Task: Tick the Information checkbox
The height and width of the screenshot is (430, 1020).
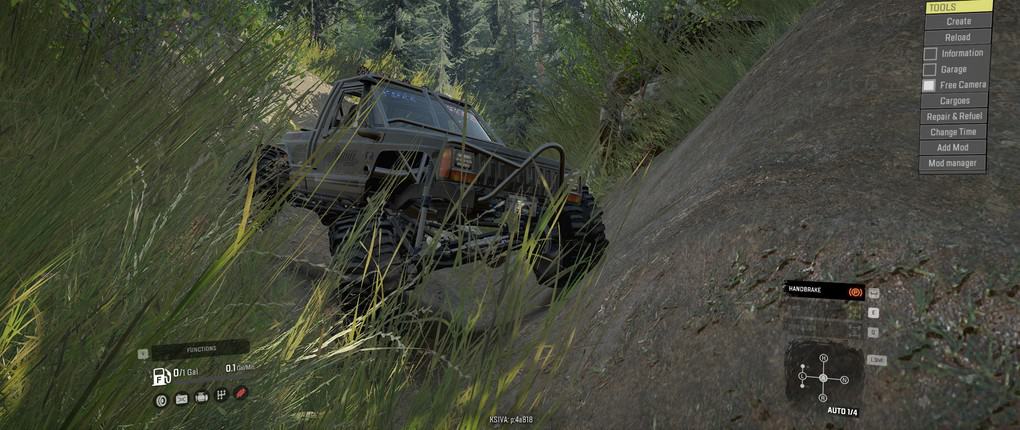Action: click(930, 53)
